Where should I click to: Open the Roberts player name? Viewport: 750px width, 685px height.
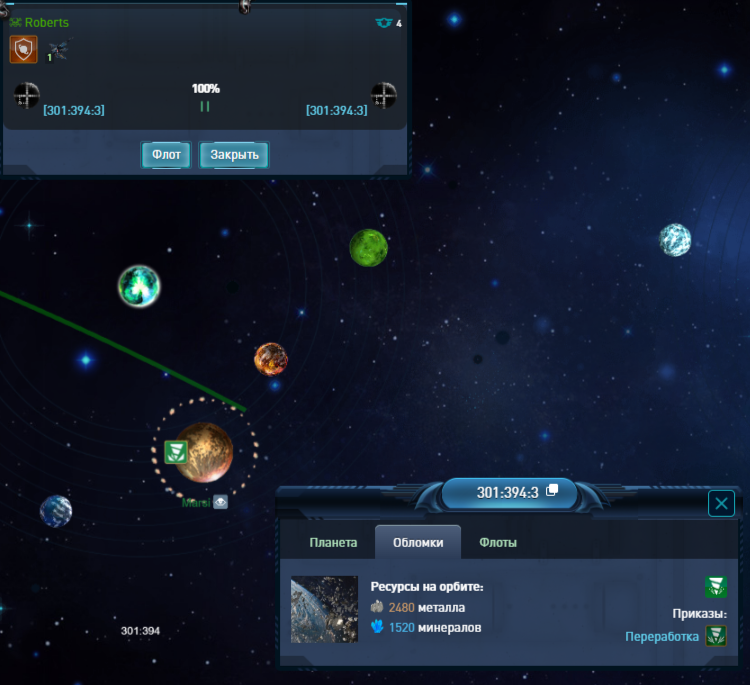(x=47, y=22)
